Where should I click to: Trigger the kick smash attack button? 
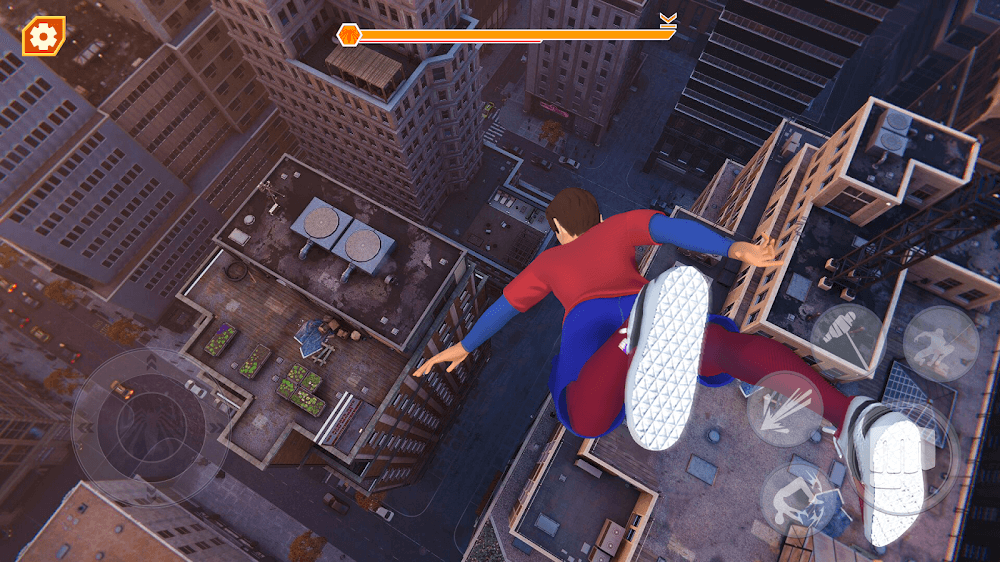(797, 497)
